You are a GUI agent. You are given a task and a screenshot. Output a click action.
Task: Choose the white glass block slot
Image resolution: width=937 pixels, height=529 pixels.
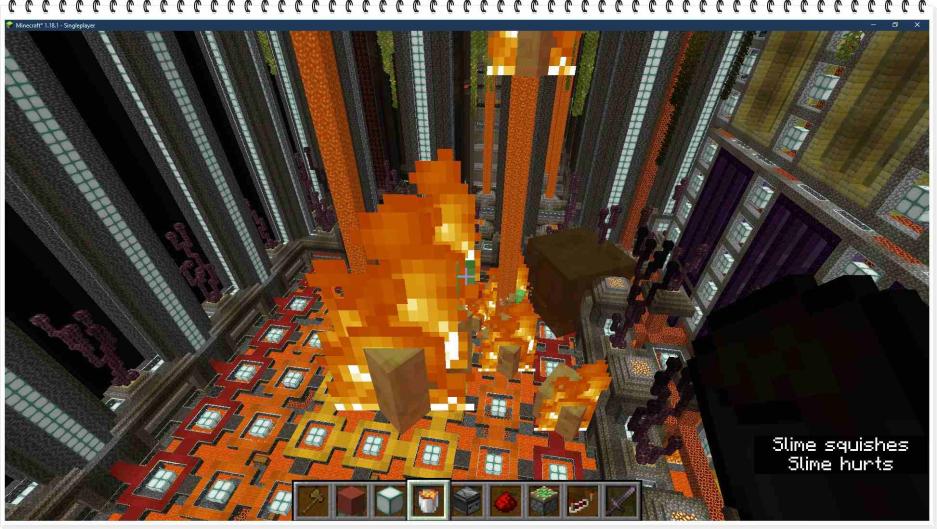[389, 500]
